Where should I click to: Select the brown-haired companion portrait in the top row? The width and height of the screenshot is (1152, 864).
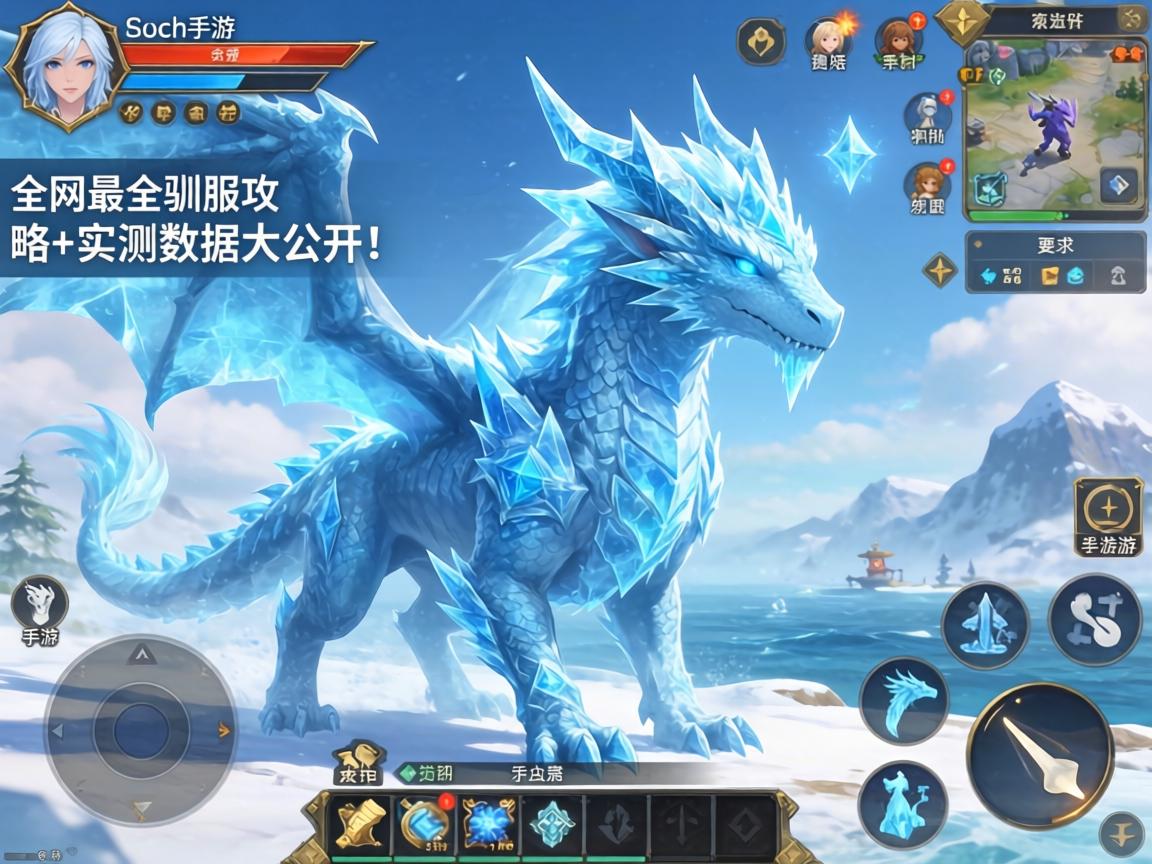[x=897, y=40]
